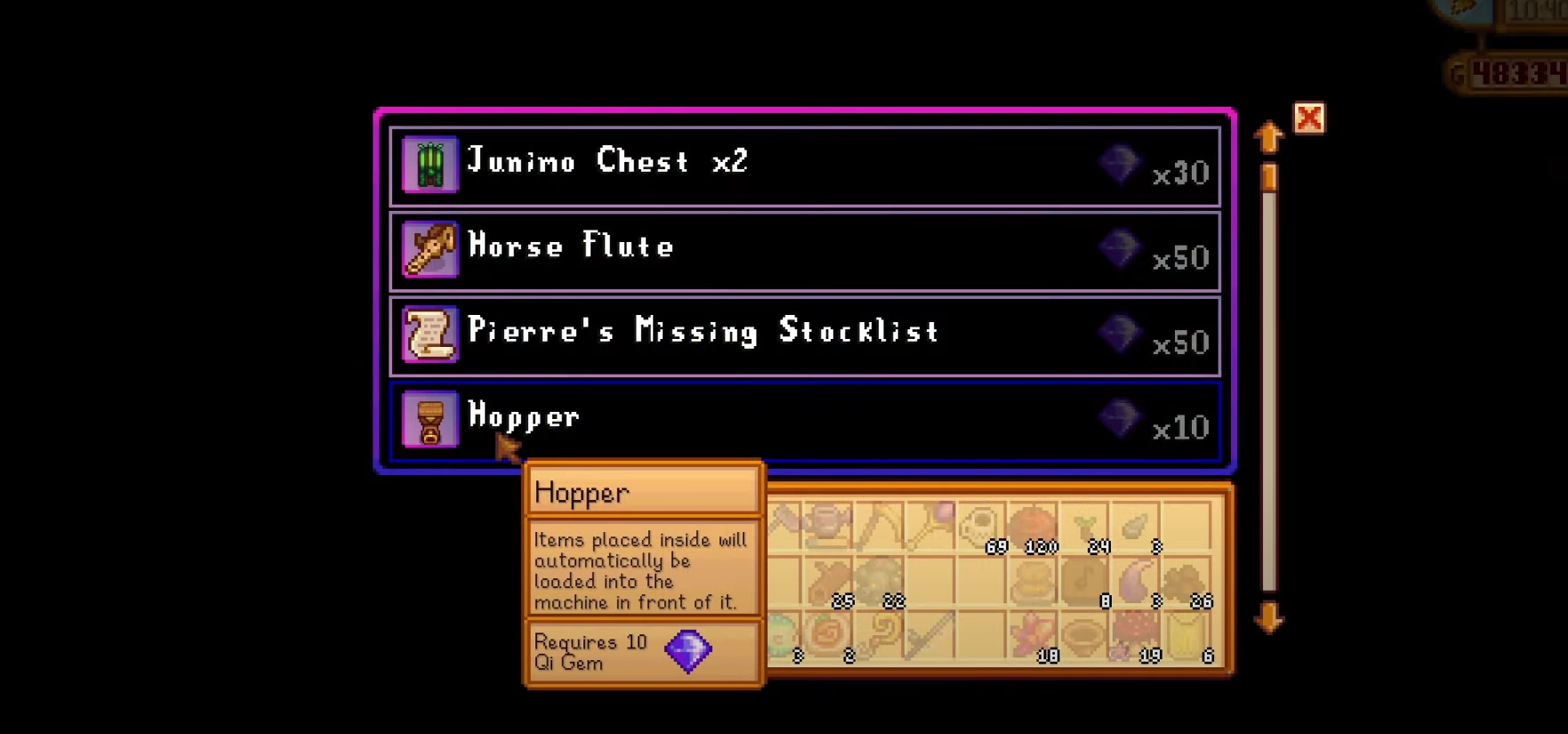Buy the Junimo Chest x2 listing
The height and width of the screenshot is (734, 1568).
coord(800,165)
